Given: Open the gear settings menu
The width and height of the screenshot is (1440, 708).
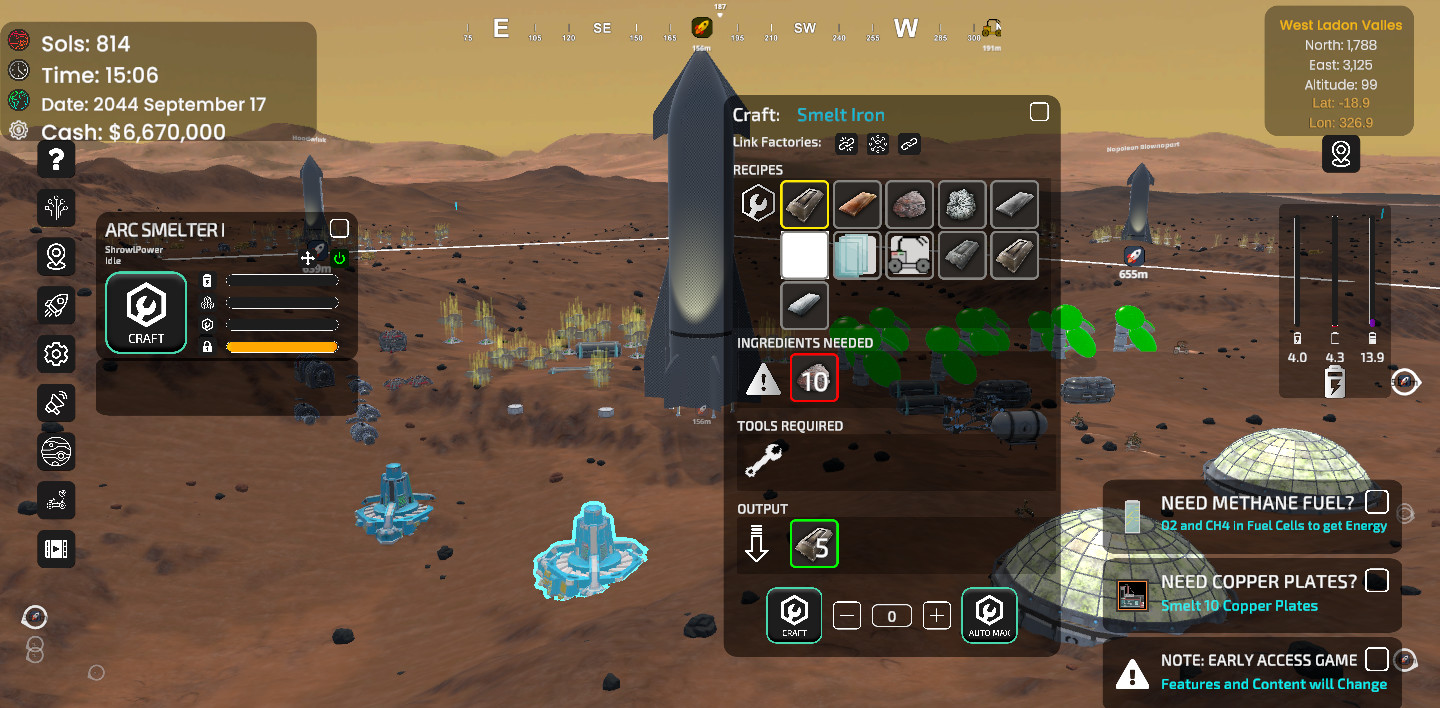Looking at the screenshot, I should click(56, 353).
